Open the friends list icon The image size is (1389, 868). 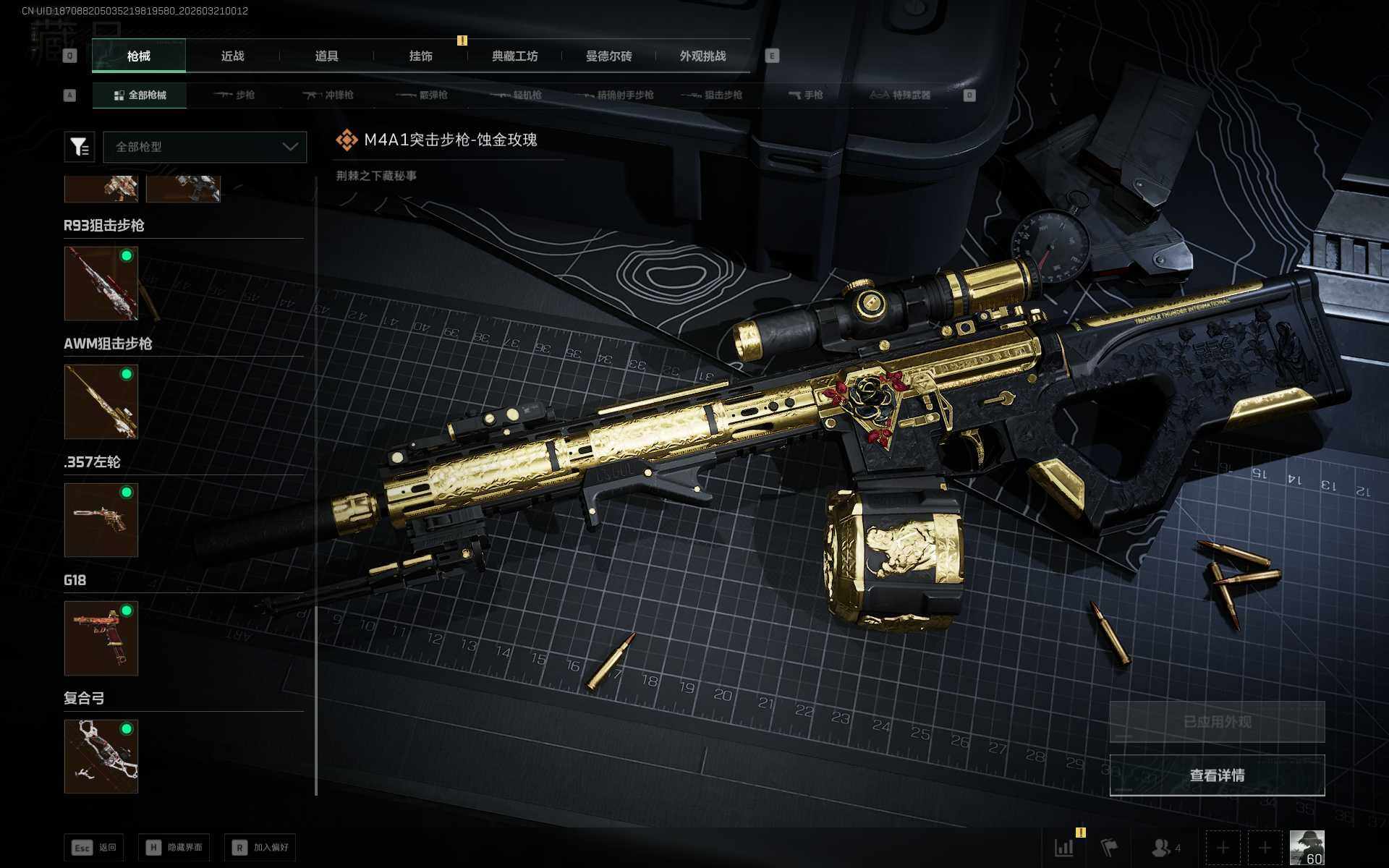pos(1165,847)
